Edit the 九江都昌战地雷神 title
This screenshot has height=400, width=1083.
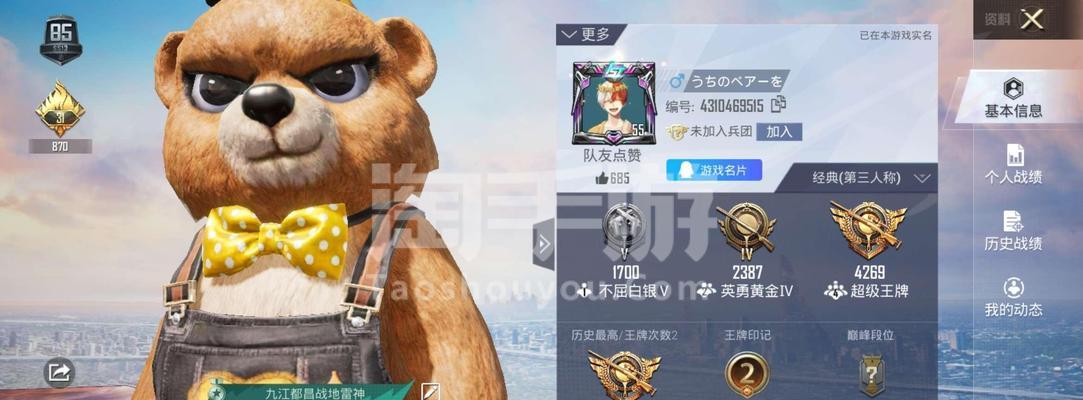pyautogui.click(x=430, y=391)
